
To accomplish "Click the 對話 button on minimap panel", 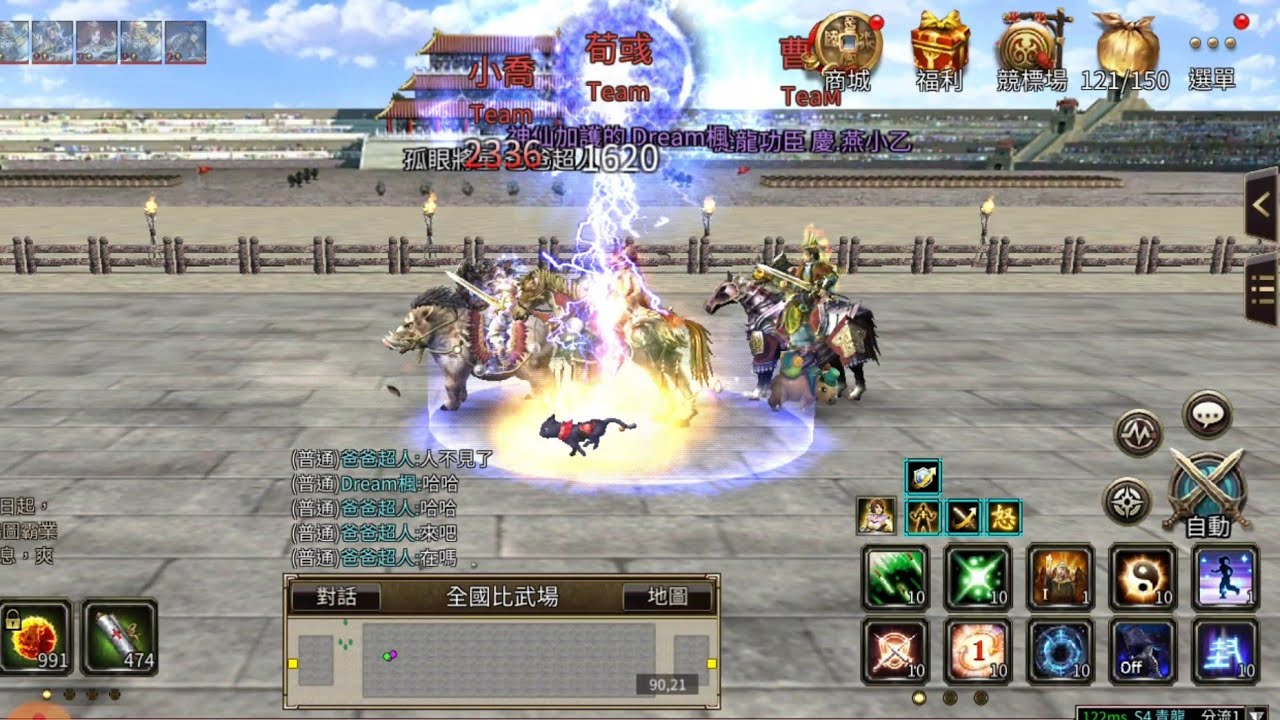I will point(335,597).
